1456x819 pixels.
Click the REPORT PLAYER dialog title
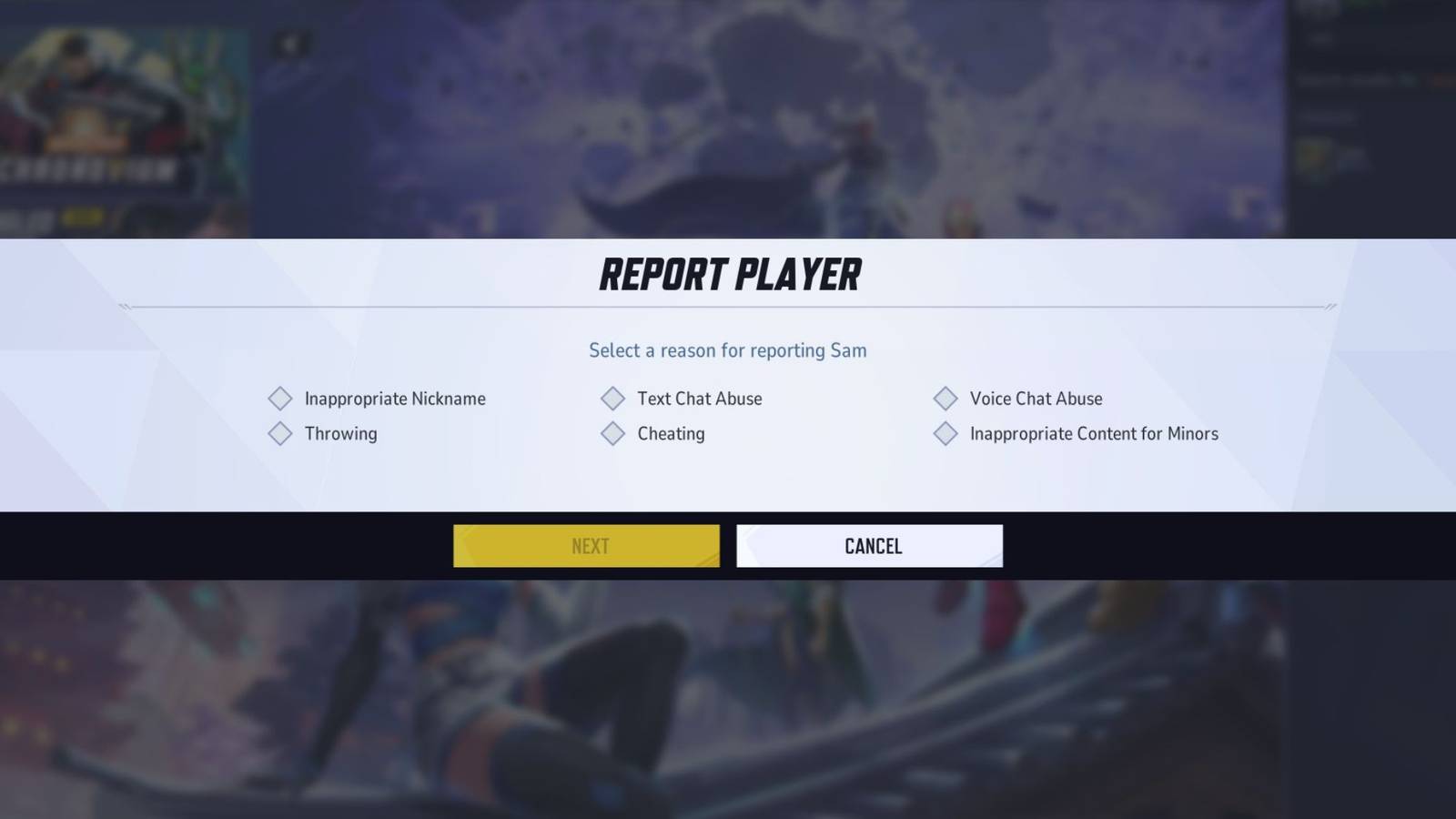(x=728, y=274)
